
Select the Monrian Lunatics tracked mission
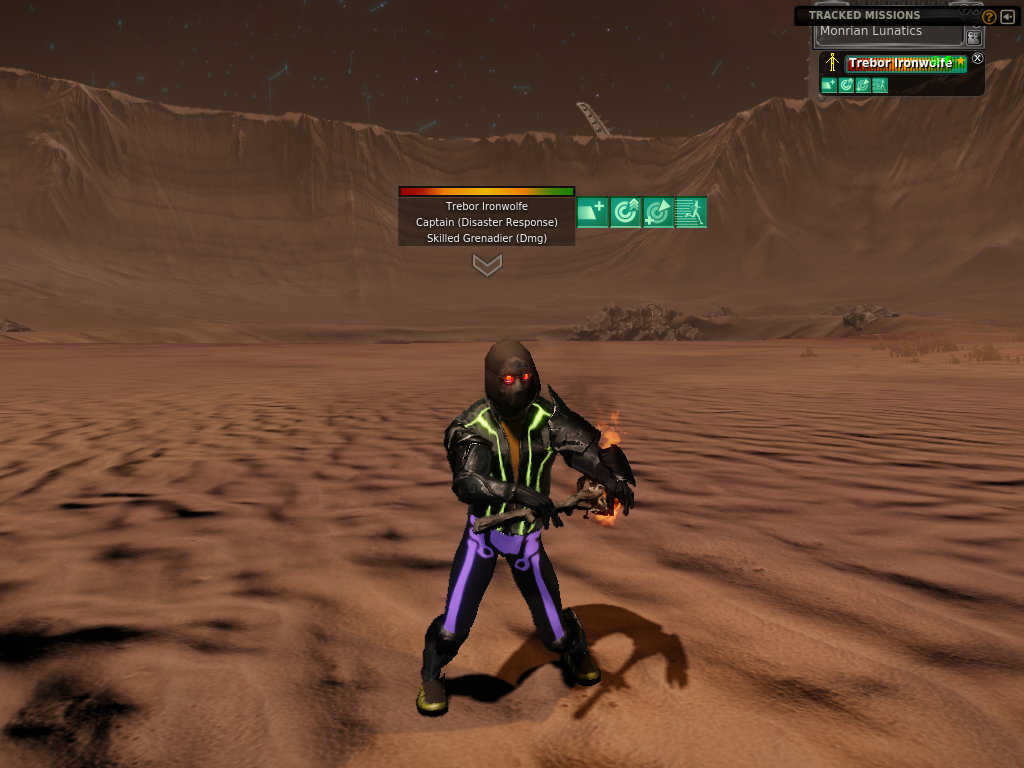[889, 33]
